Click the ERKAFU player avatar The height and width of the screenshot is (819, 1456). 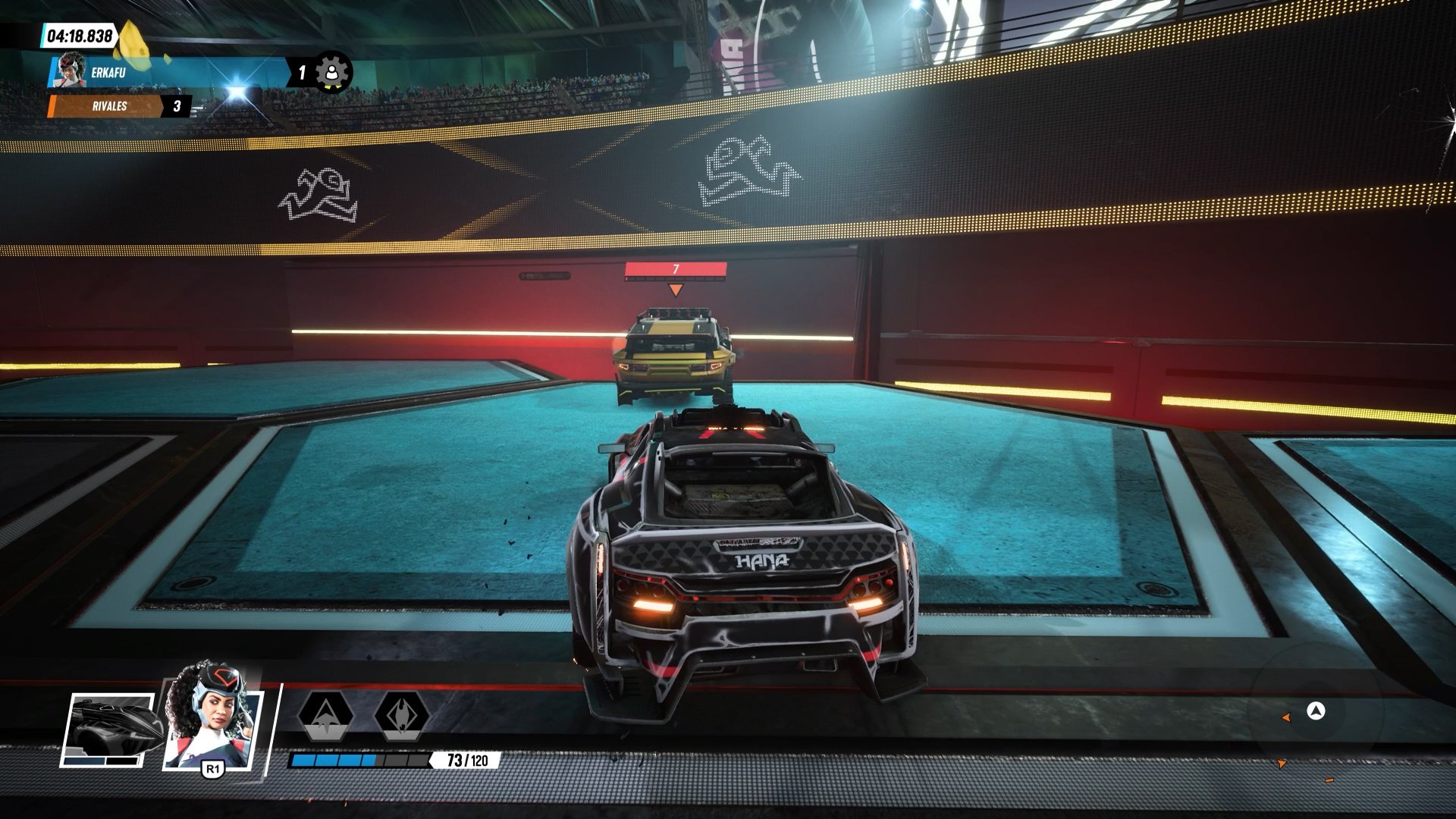tap(71, 71)
